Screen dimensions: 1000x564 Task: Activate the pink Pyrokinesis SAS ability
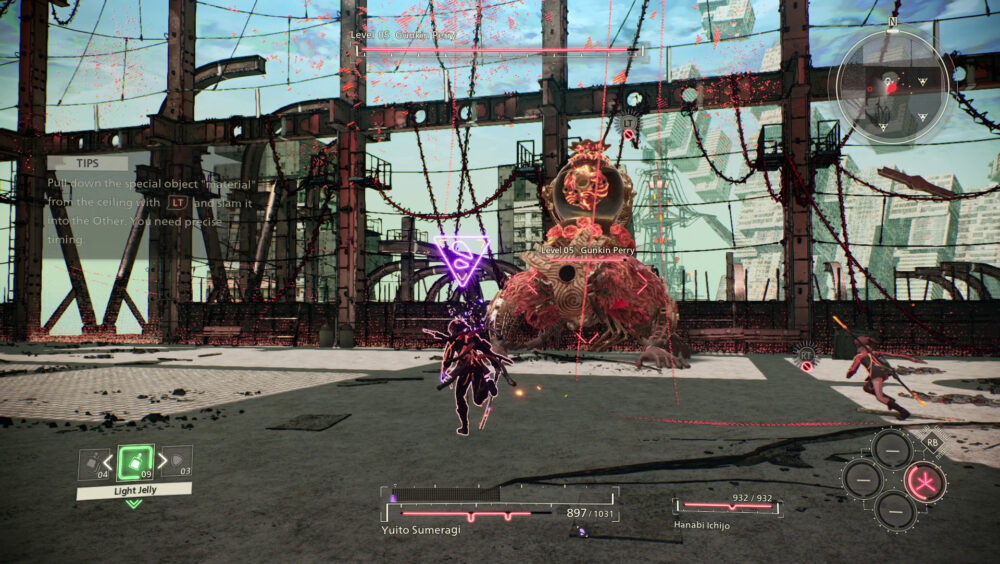tap(925, 482)
